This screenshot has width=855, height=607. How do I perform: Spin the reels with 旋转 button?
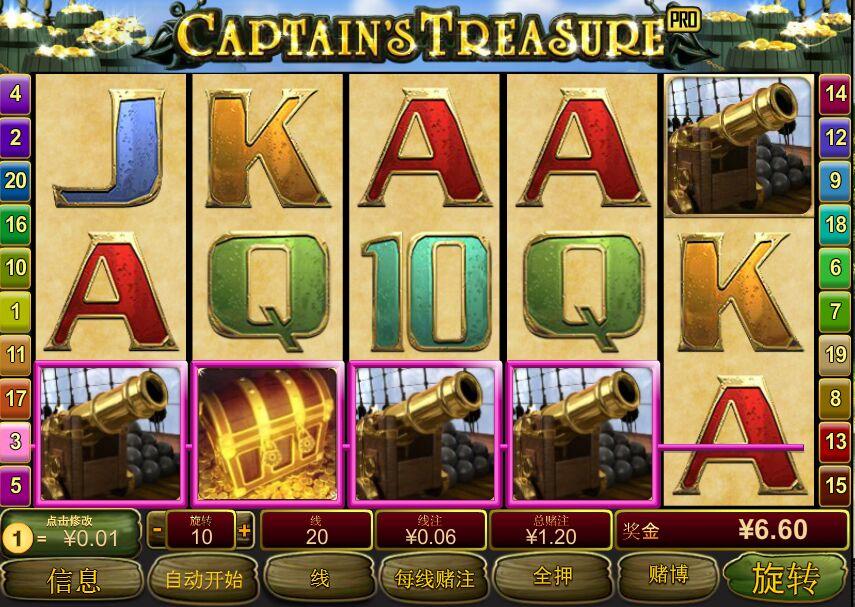point(786,578)
